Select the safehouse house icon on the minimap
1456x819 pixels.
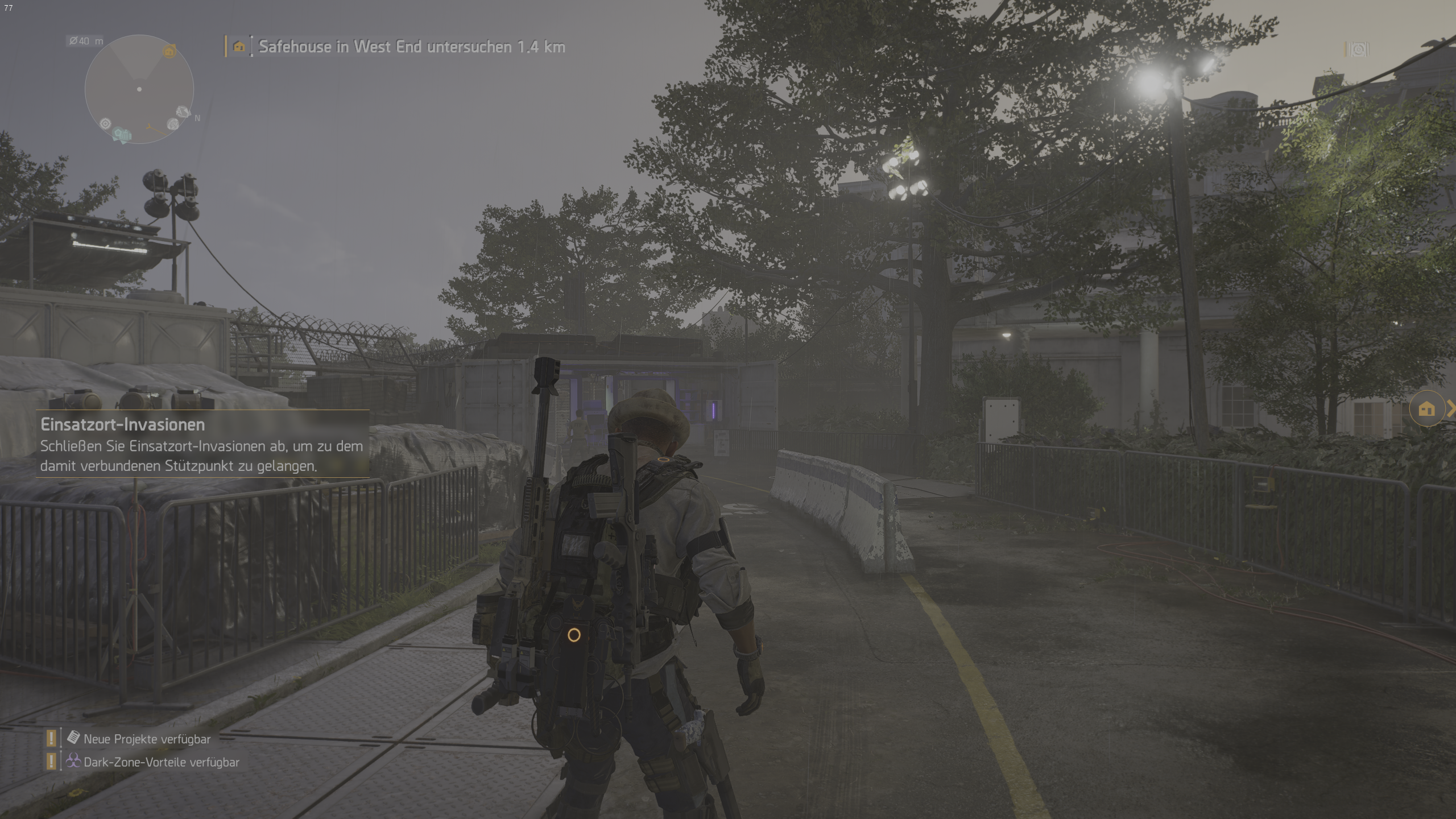[x=169, y=52]
